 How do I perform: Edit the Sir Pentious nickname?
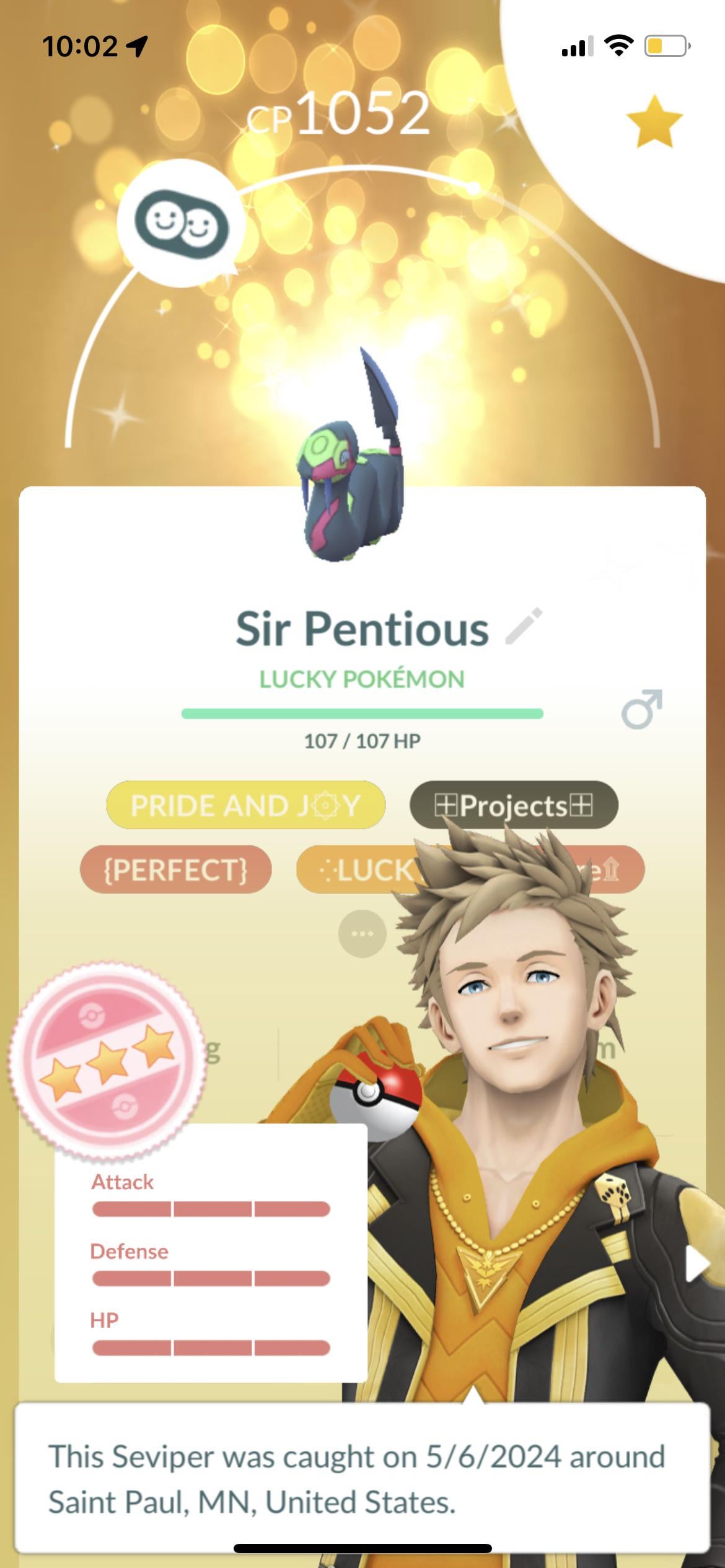coord(524,627)
